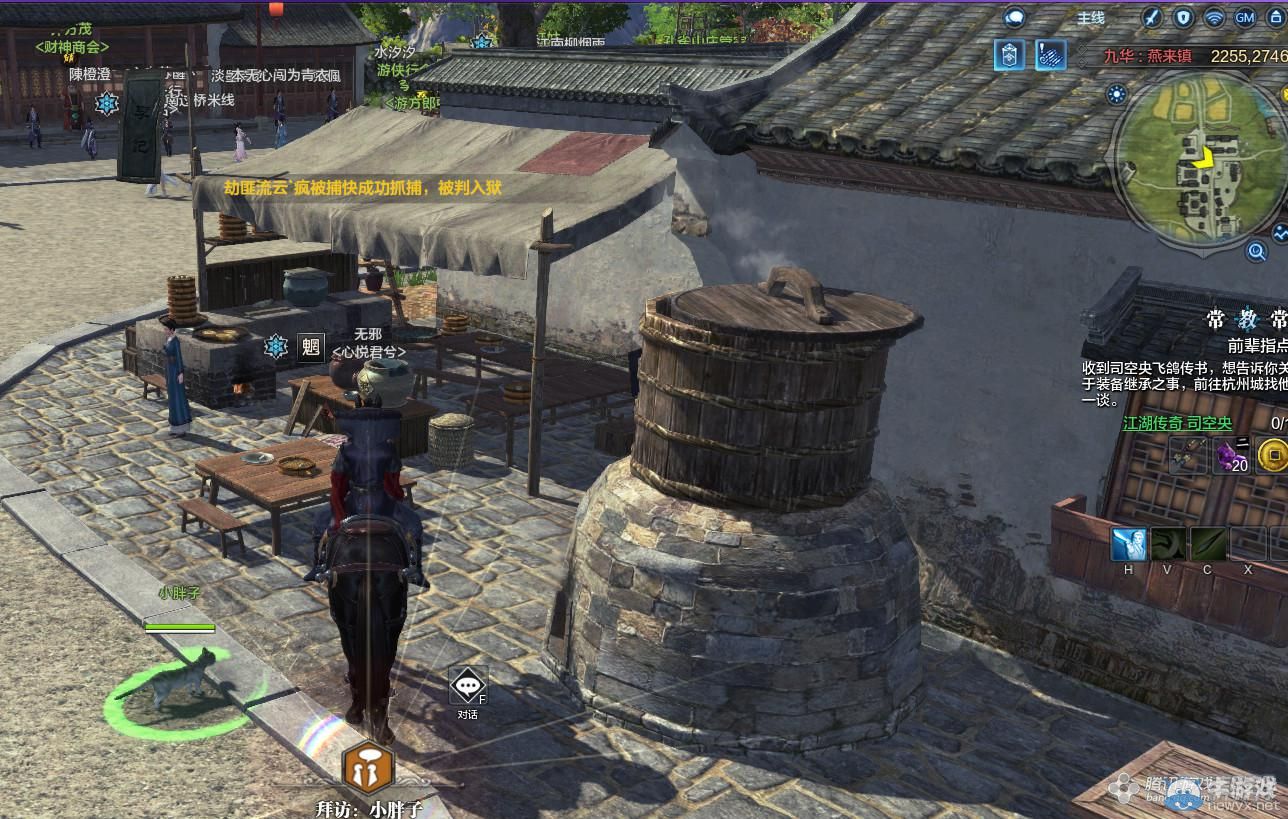
Task: Inspect the gold coin reward icon
Action: 1271,456
